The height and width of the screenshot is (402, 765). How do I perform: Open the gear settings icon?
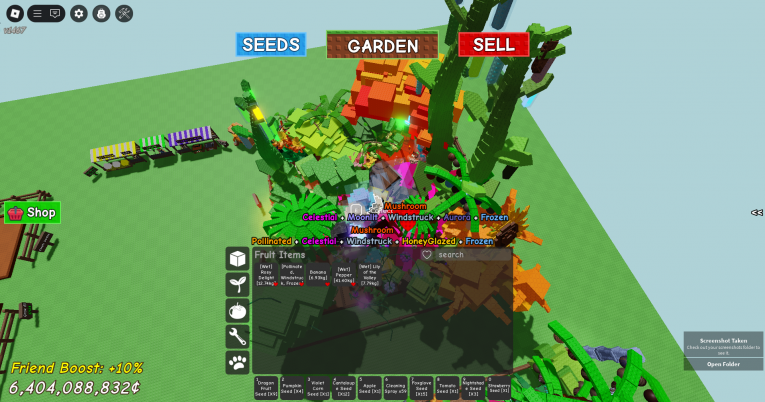(x=79, y=13)
